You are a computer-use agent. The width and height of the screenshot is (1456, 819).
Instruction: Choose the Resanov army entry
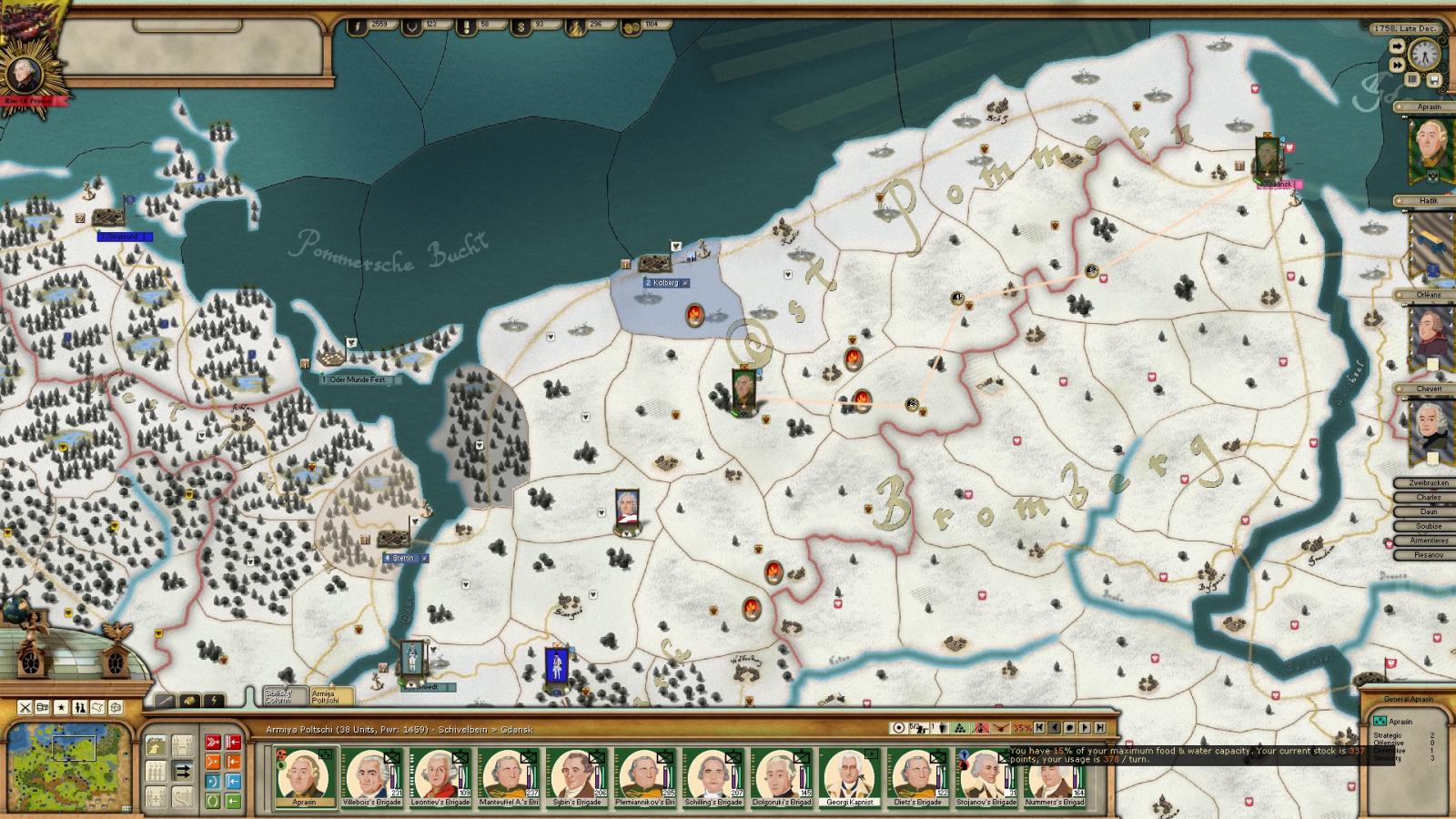tap(1428, 555)
